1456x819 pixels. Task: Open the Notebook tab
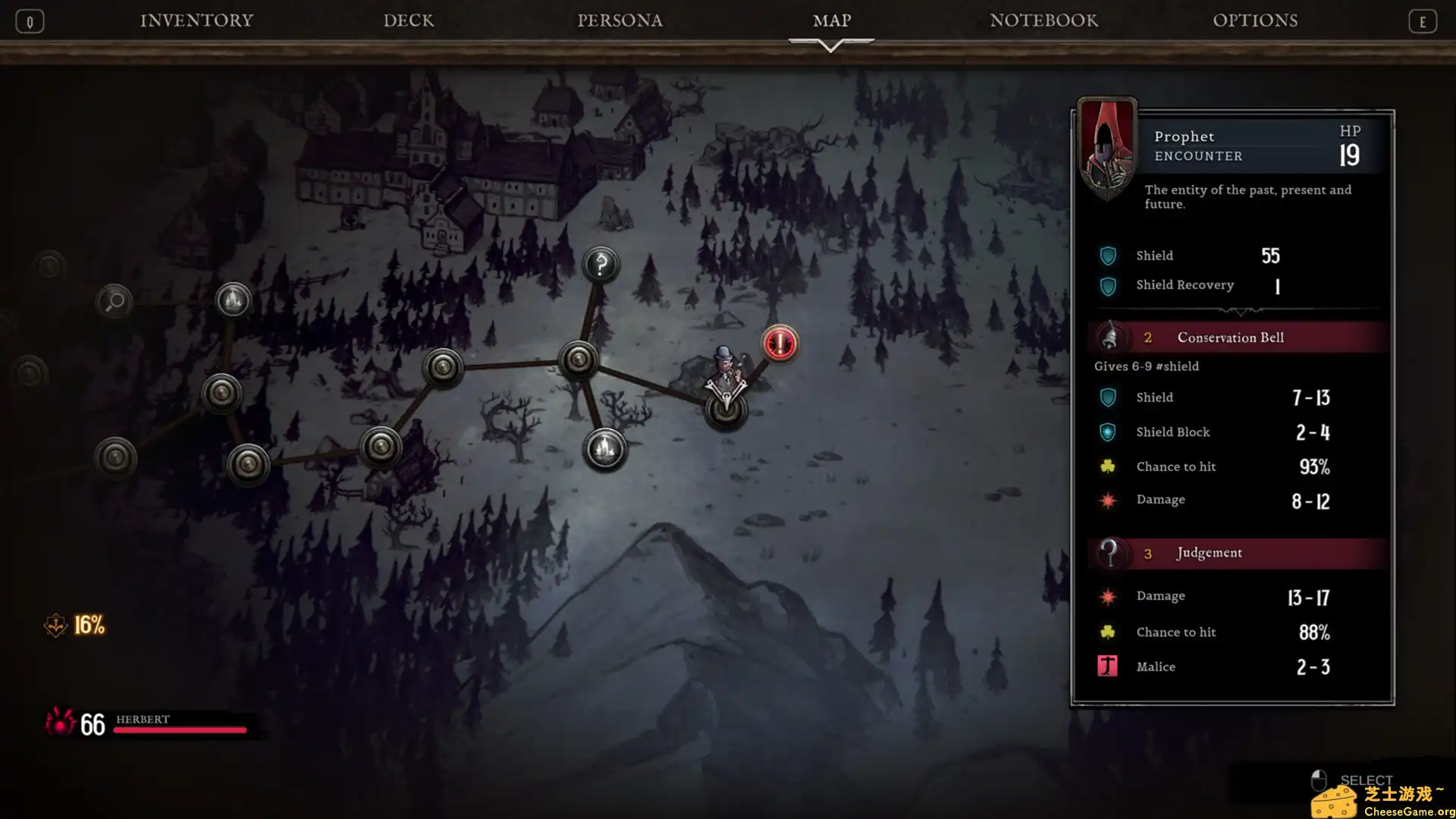point(1043,20)
